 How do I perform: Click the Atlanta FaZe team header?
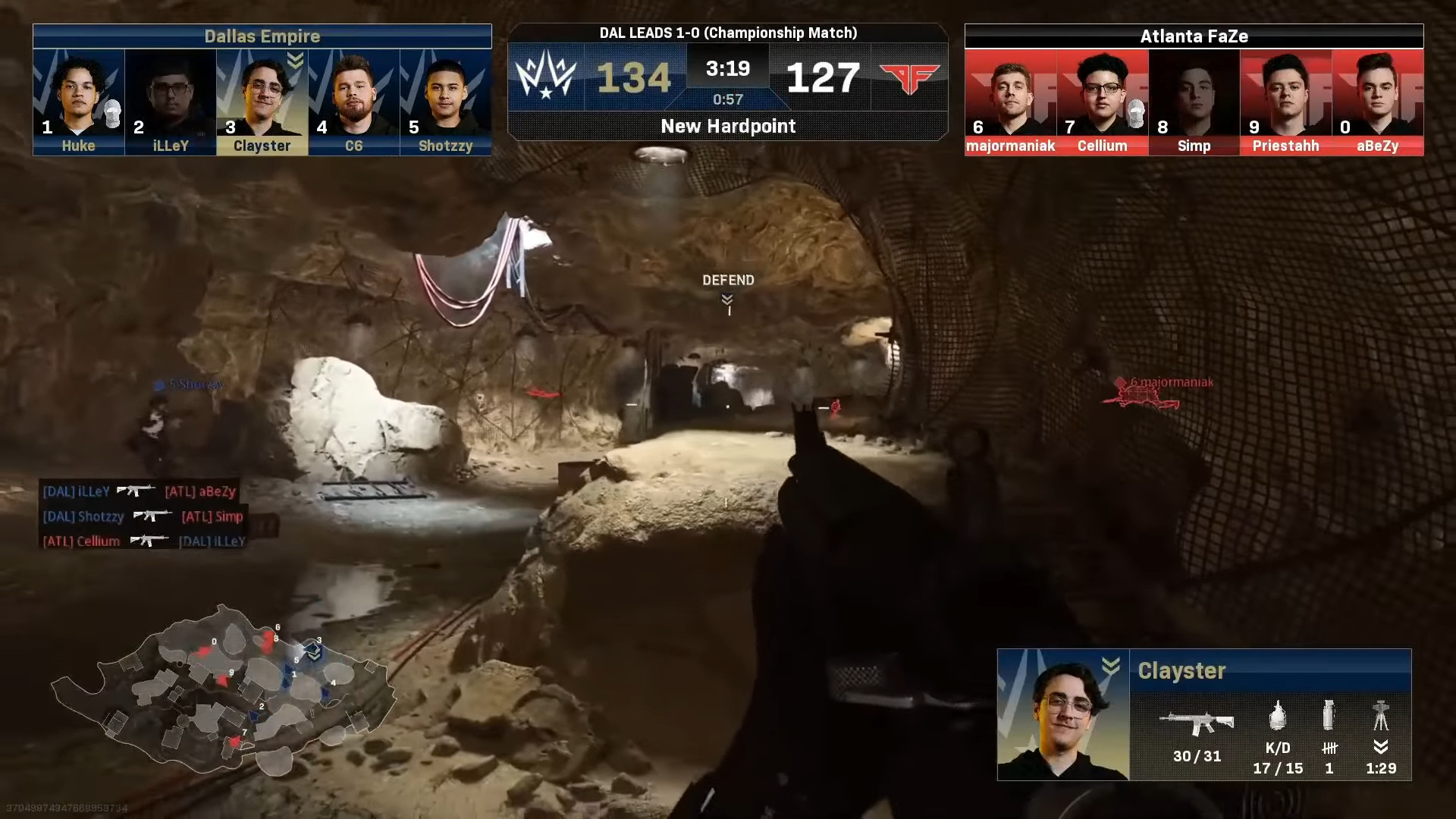click(1194, 36)
